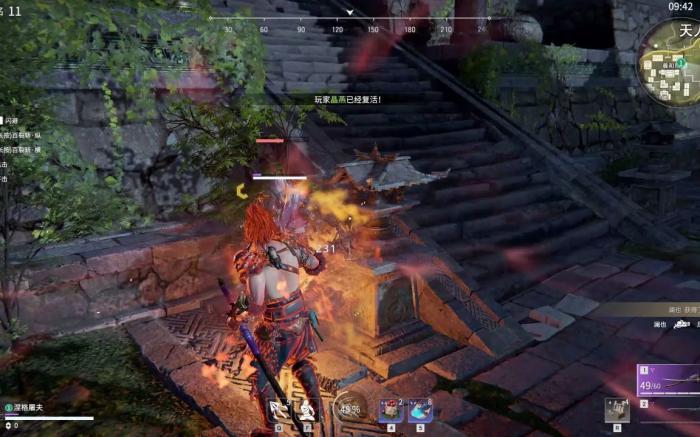Switch to the secondary weapon slot

tap(668, 410)
